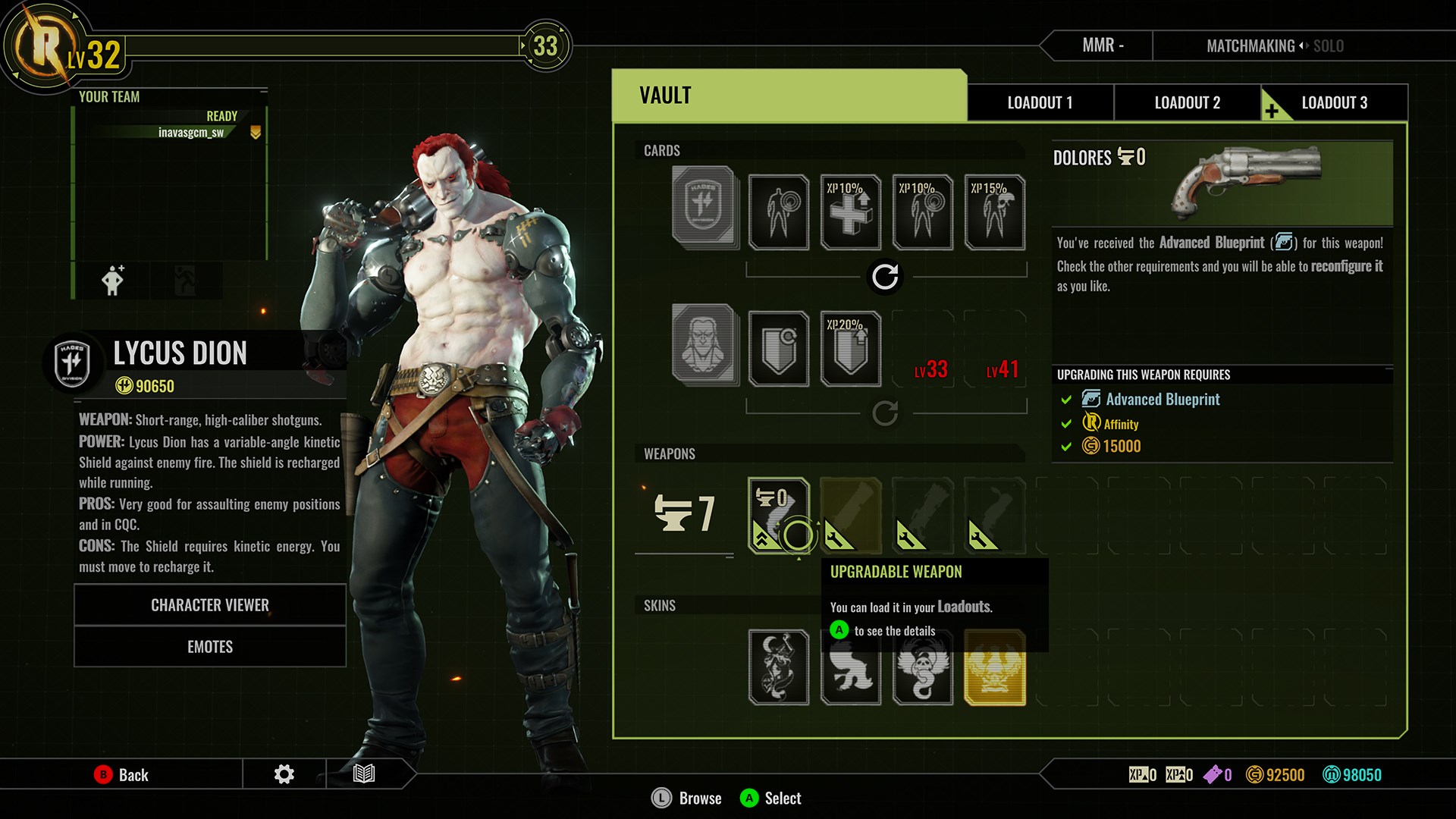Open the Vault tab
1456x819 pixels.
click(x=664, y=94)
